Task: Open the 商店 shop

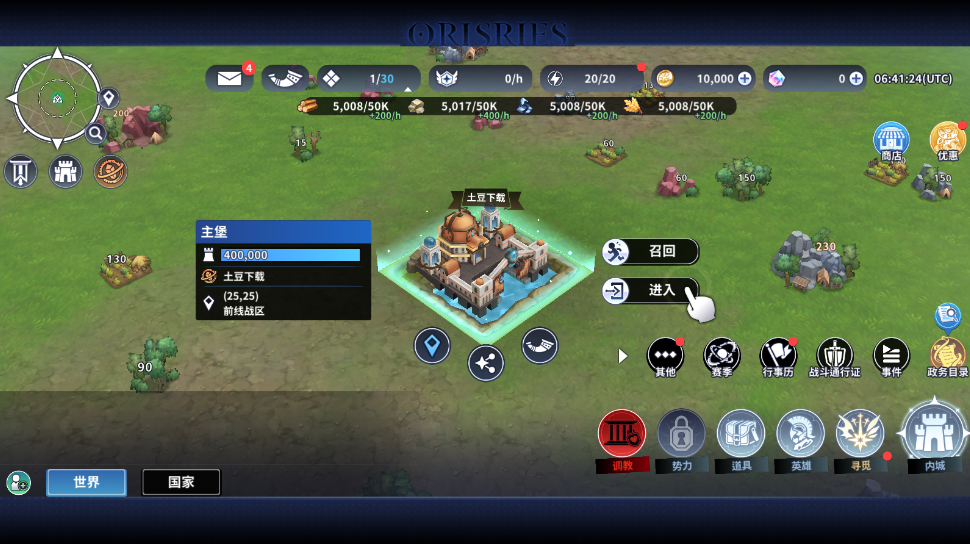Action: (891, 141)
